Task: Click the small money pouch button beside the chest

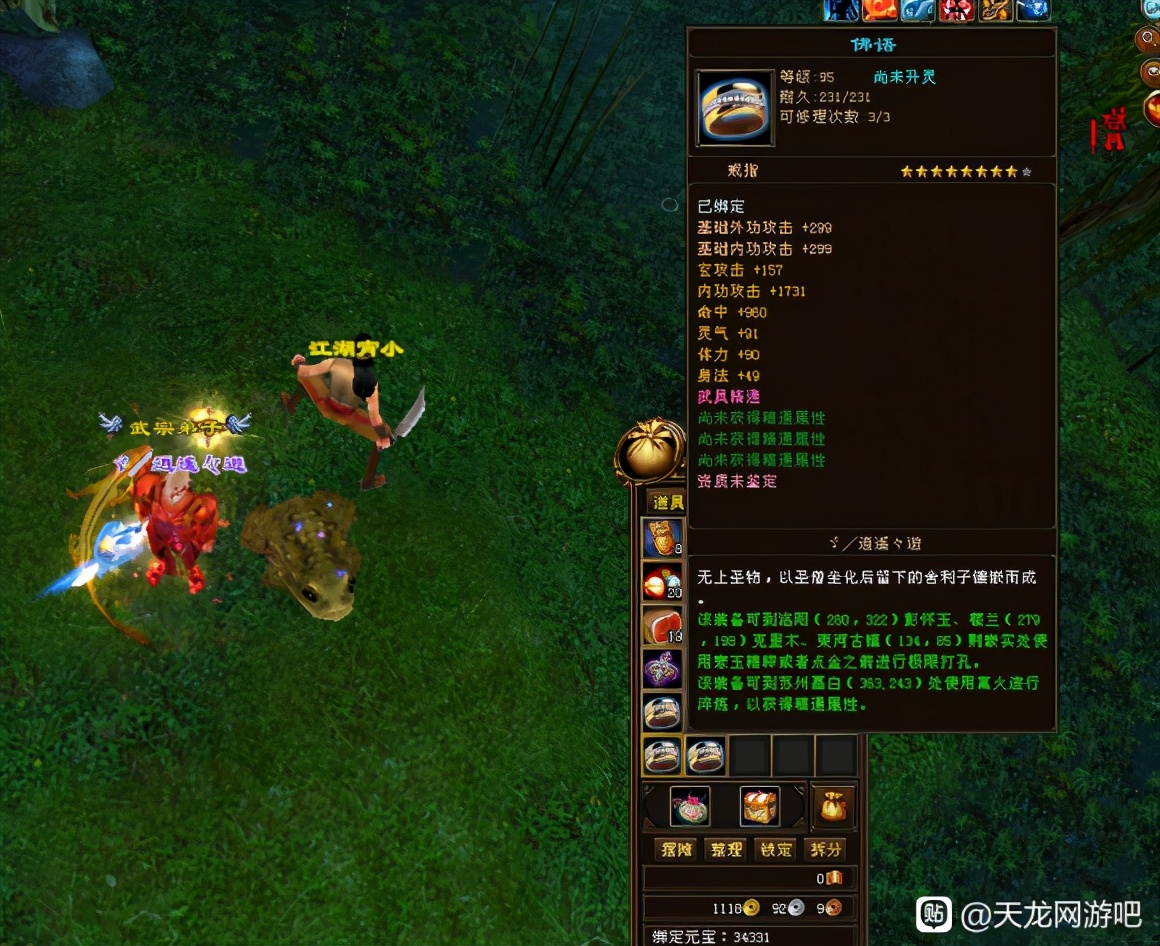Action: tap(834, 806)
